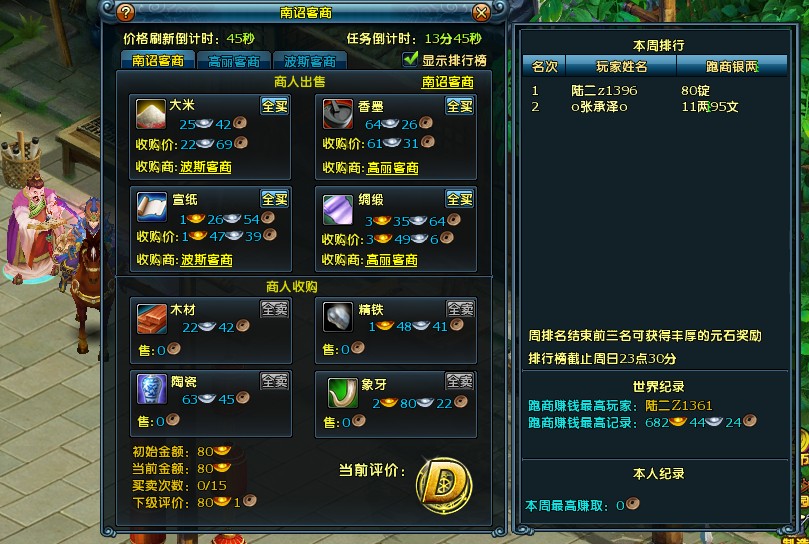Sell all 精铁 with 全卖

(x=460, y=309)
